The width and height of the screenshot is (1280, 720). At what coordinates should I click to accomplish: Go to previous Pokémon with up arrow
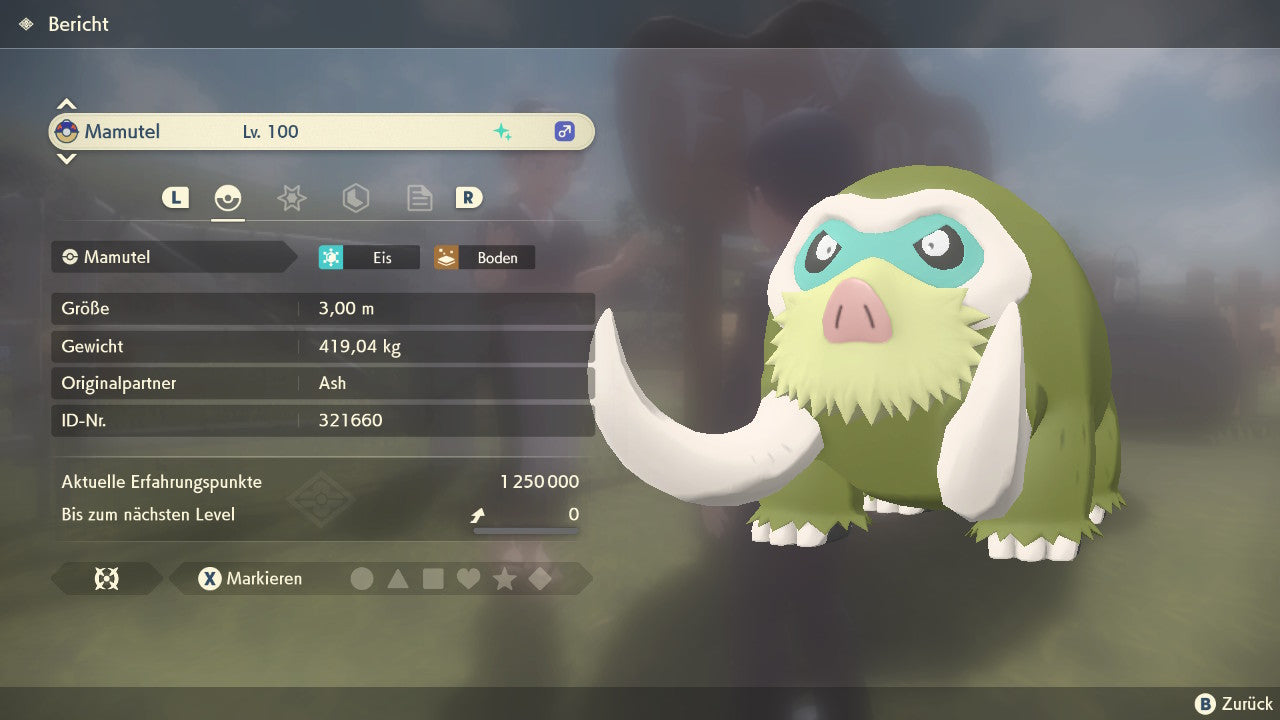click(66, 103)
